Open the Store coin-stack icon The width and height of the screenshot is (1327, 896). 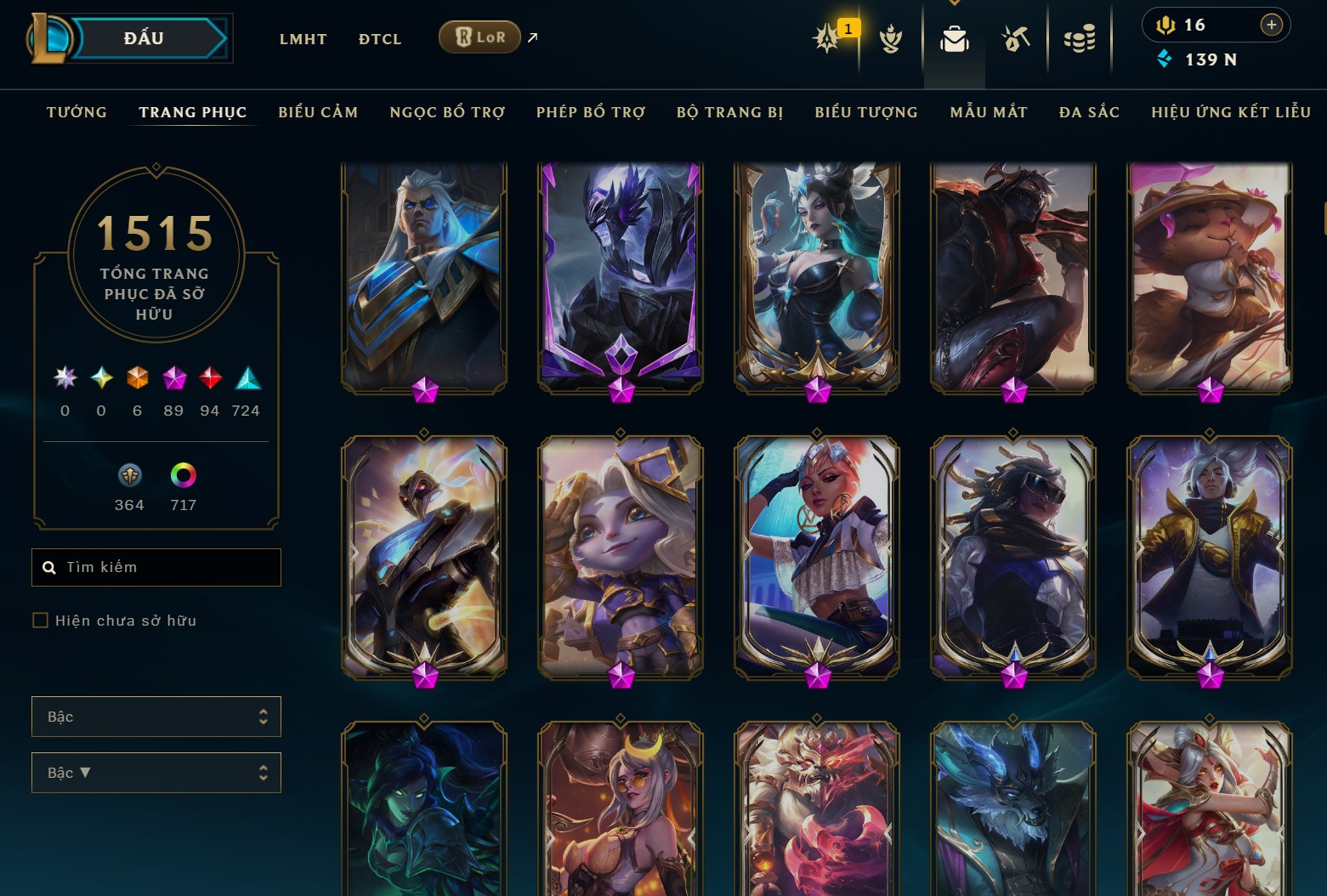pyautogui.click(x=1080, y=37)
